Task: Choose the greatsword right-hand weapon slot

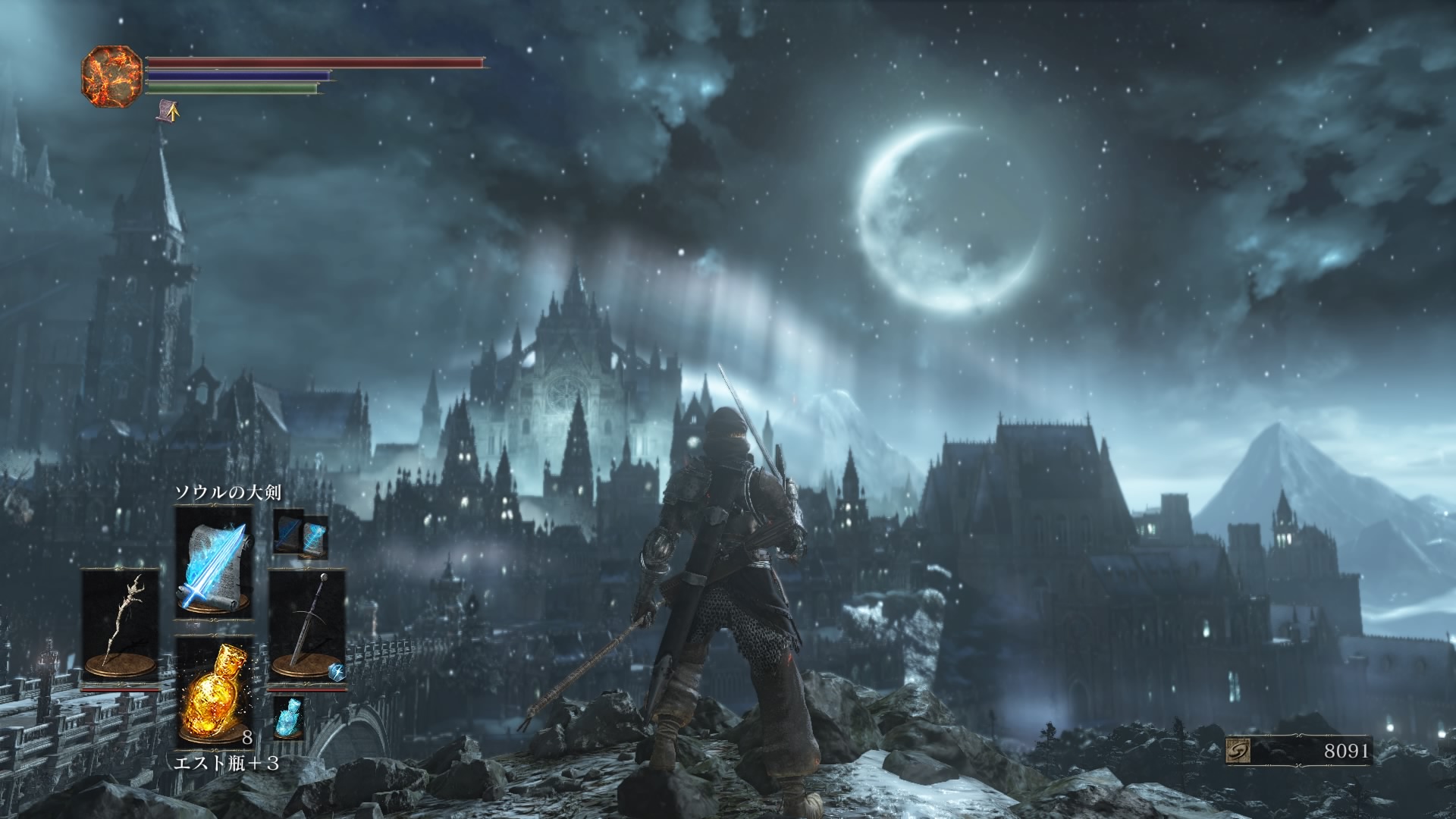Action: click(307, 625)
